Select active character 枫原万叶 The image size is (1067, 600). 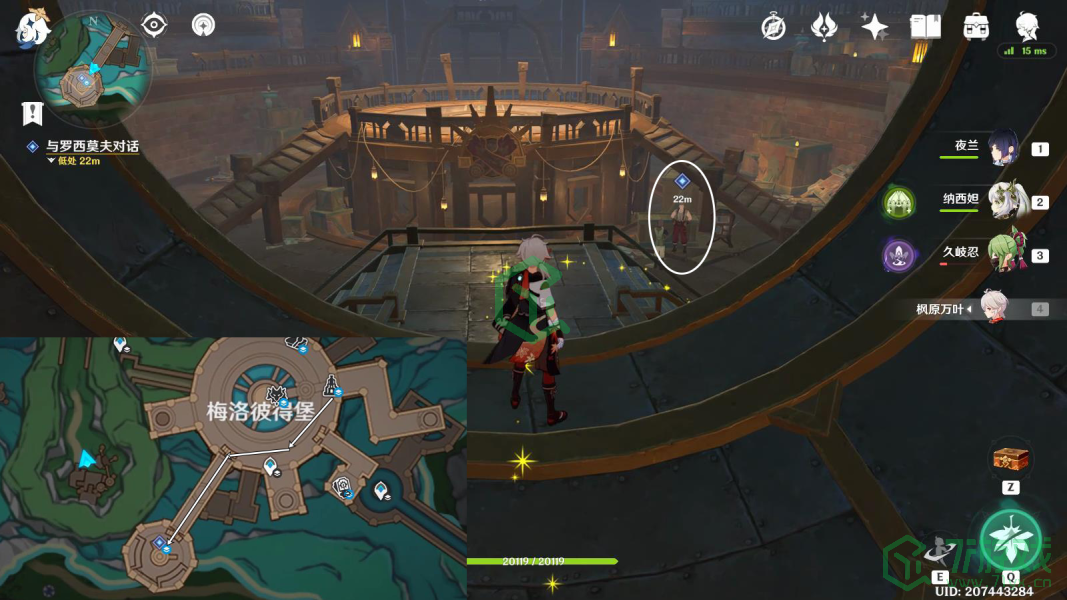(992, 308)
